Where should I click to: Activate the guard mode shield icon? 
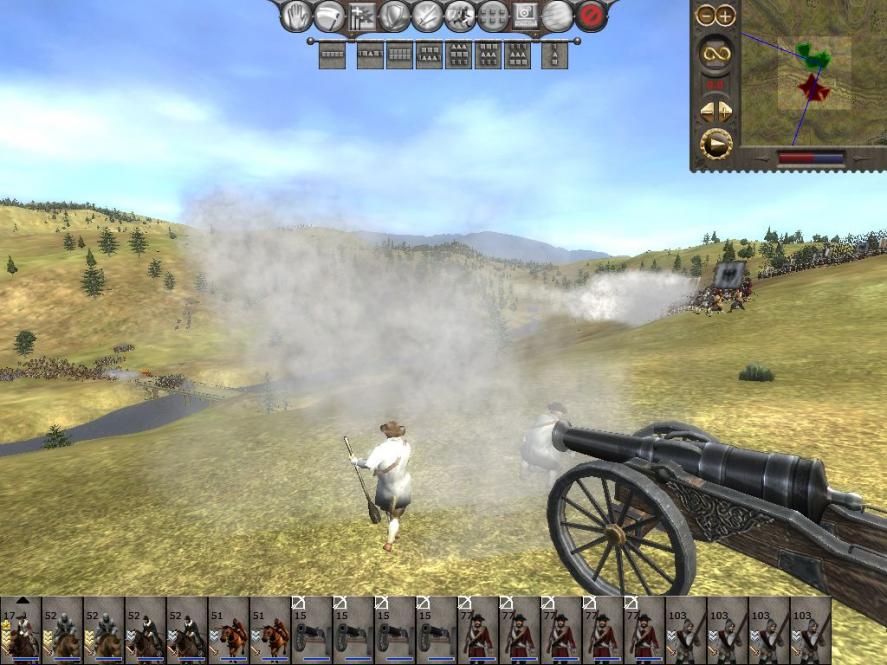[394, 16]
